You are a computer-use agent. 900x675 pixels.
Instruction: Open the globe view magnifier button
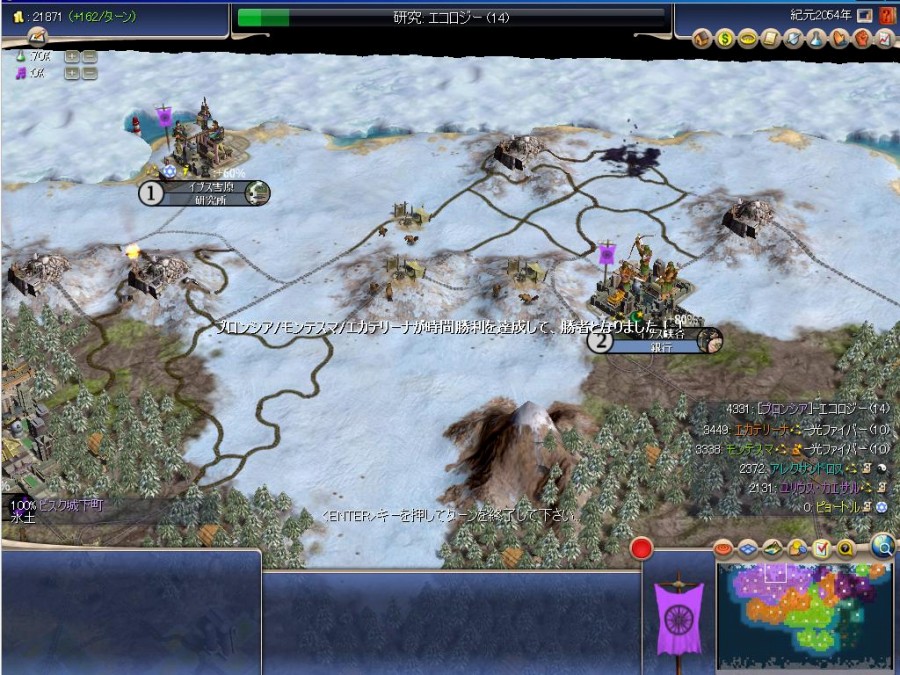point(882,545)
